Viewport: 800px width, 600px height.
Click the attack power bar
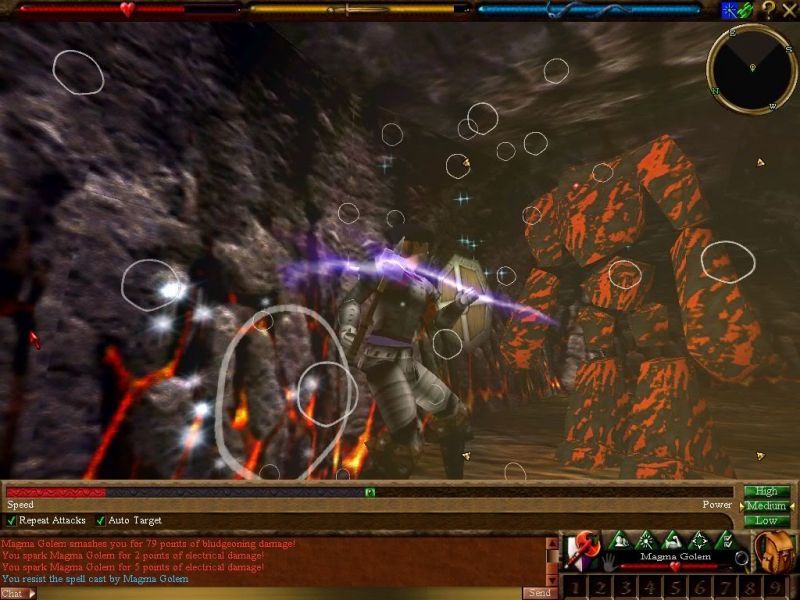click(x=370, y=492)
